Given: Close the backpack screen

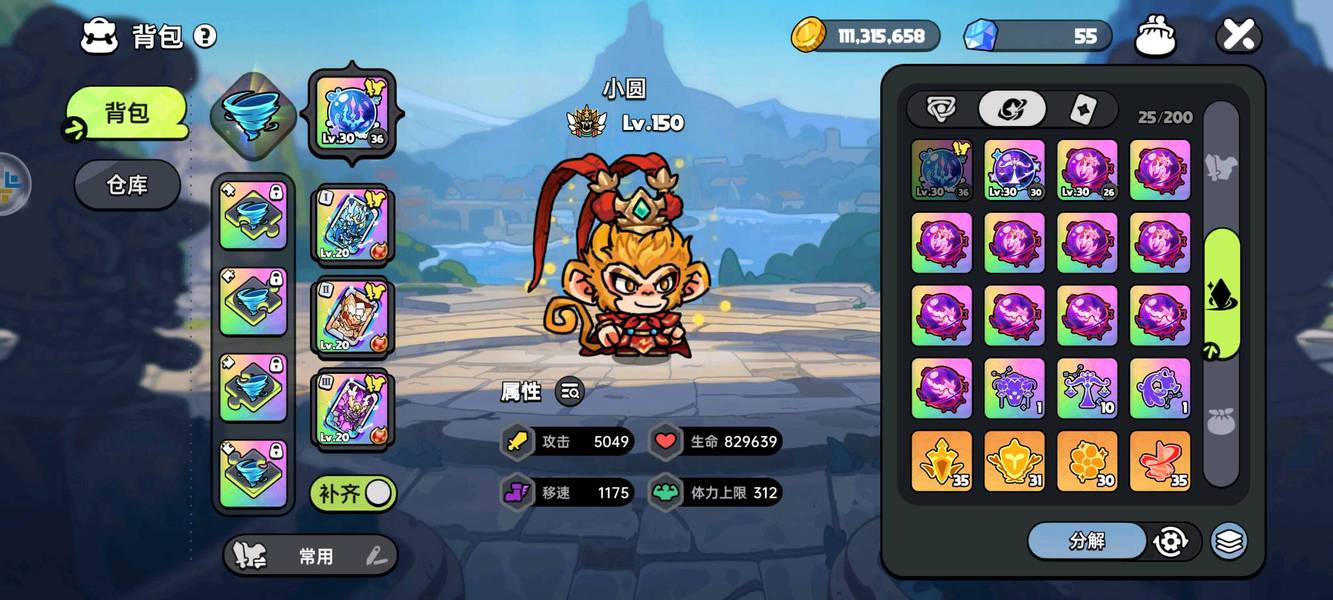Looking at the screenshot, I should coord(1238,37).
